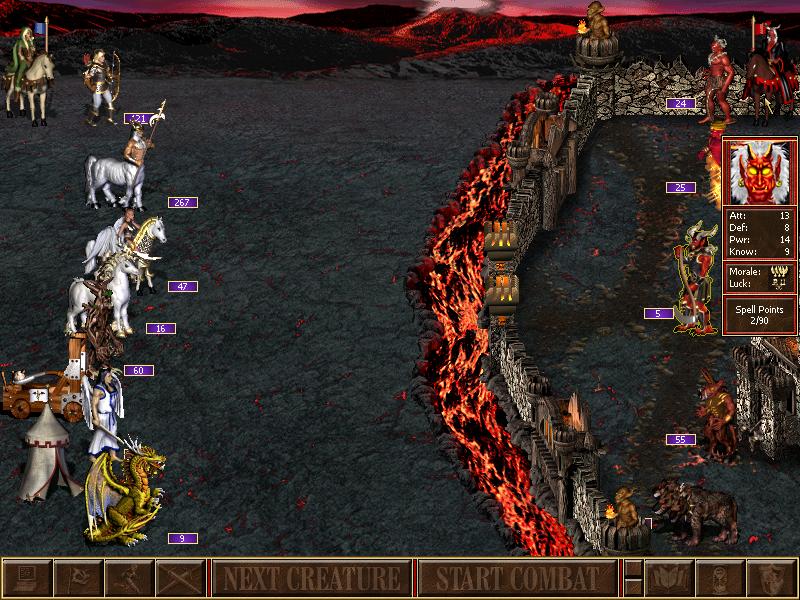Toggle auto-combat with the crossed swords button
The height and width of the screenshot is (600, 800).
180,578
